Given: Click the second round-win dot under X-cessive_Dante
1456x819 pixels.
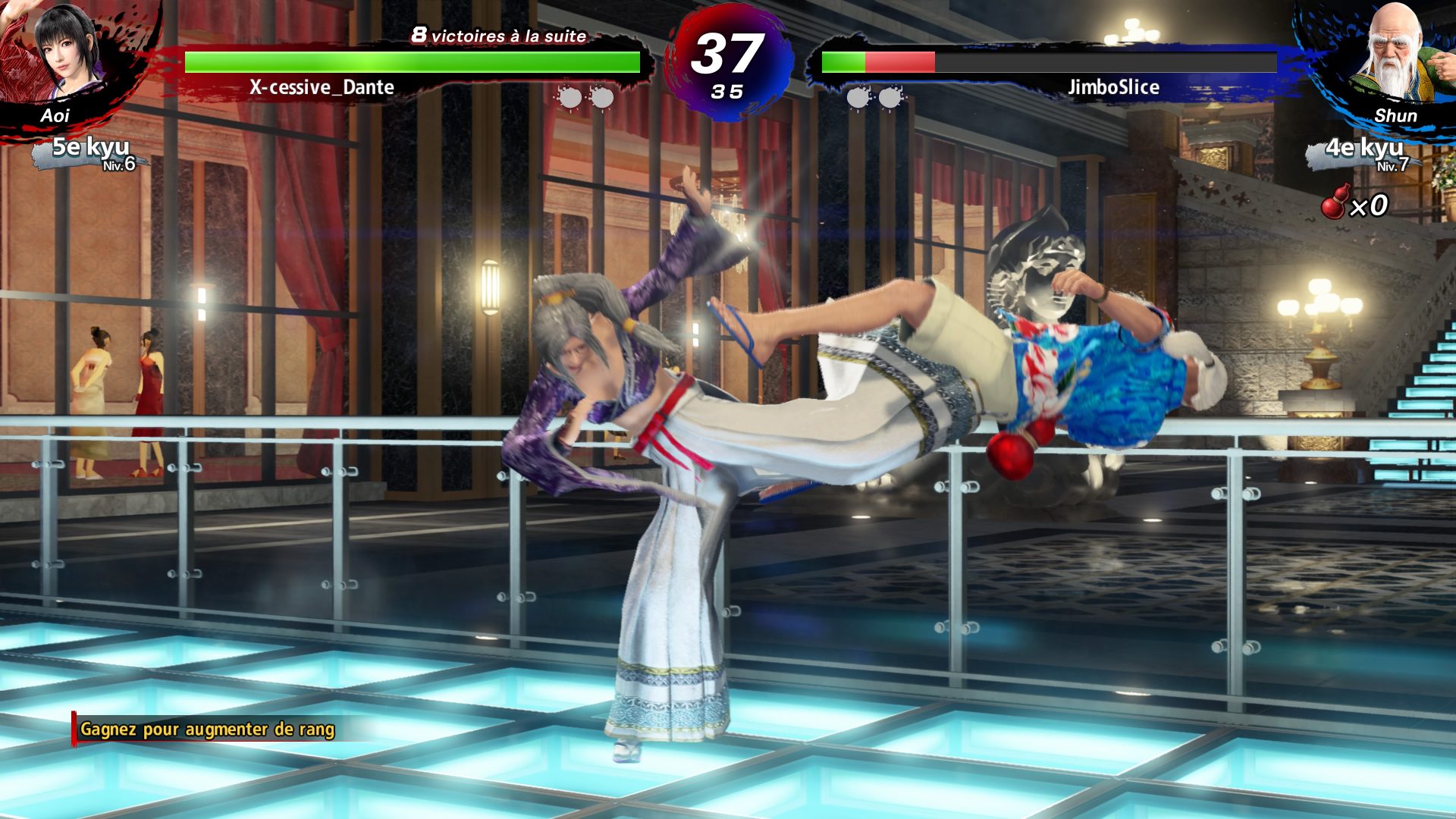Looking at the screenshot, I should (x=601, y=97).
